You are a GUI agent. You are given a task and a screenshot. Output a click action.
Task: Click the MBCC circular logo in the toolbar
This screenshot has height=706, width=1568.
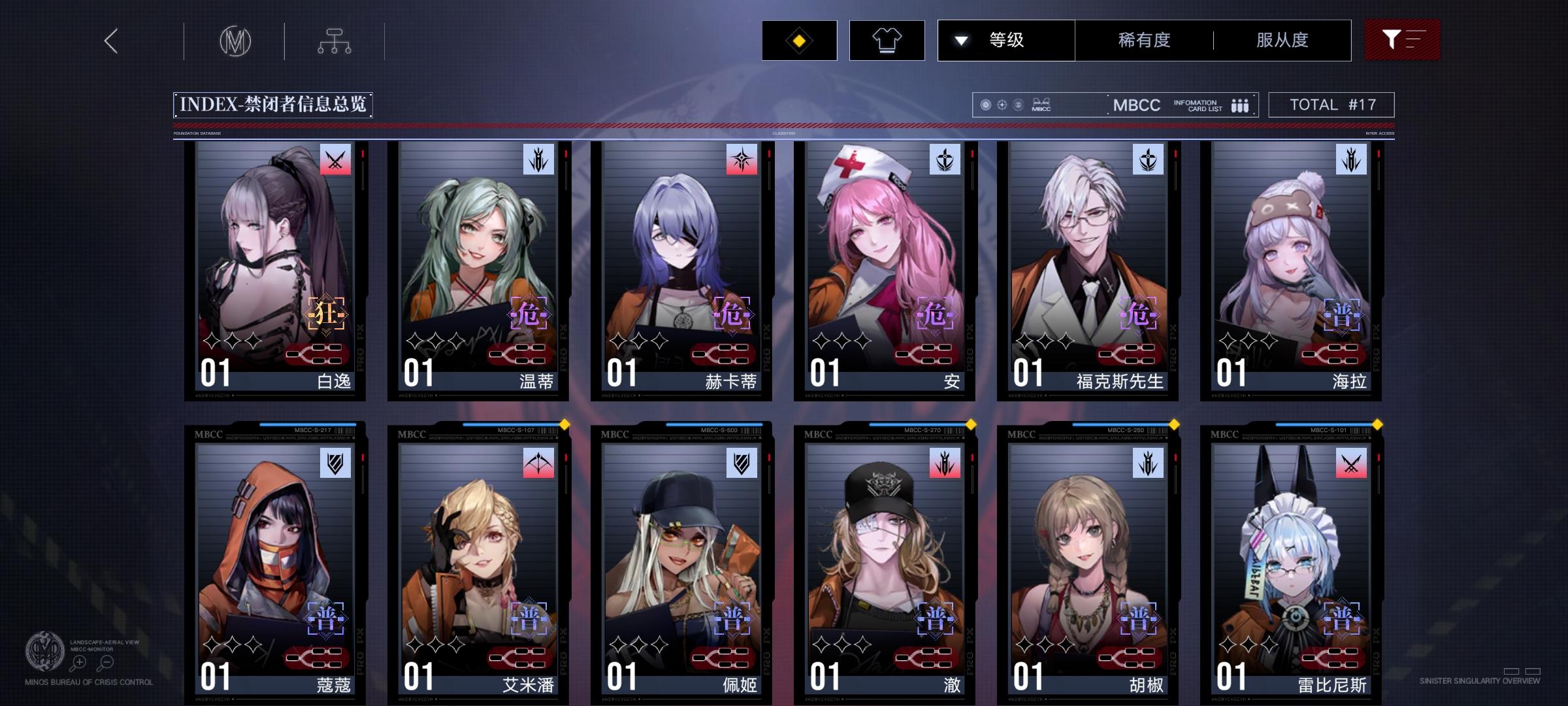(237, 41)
